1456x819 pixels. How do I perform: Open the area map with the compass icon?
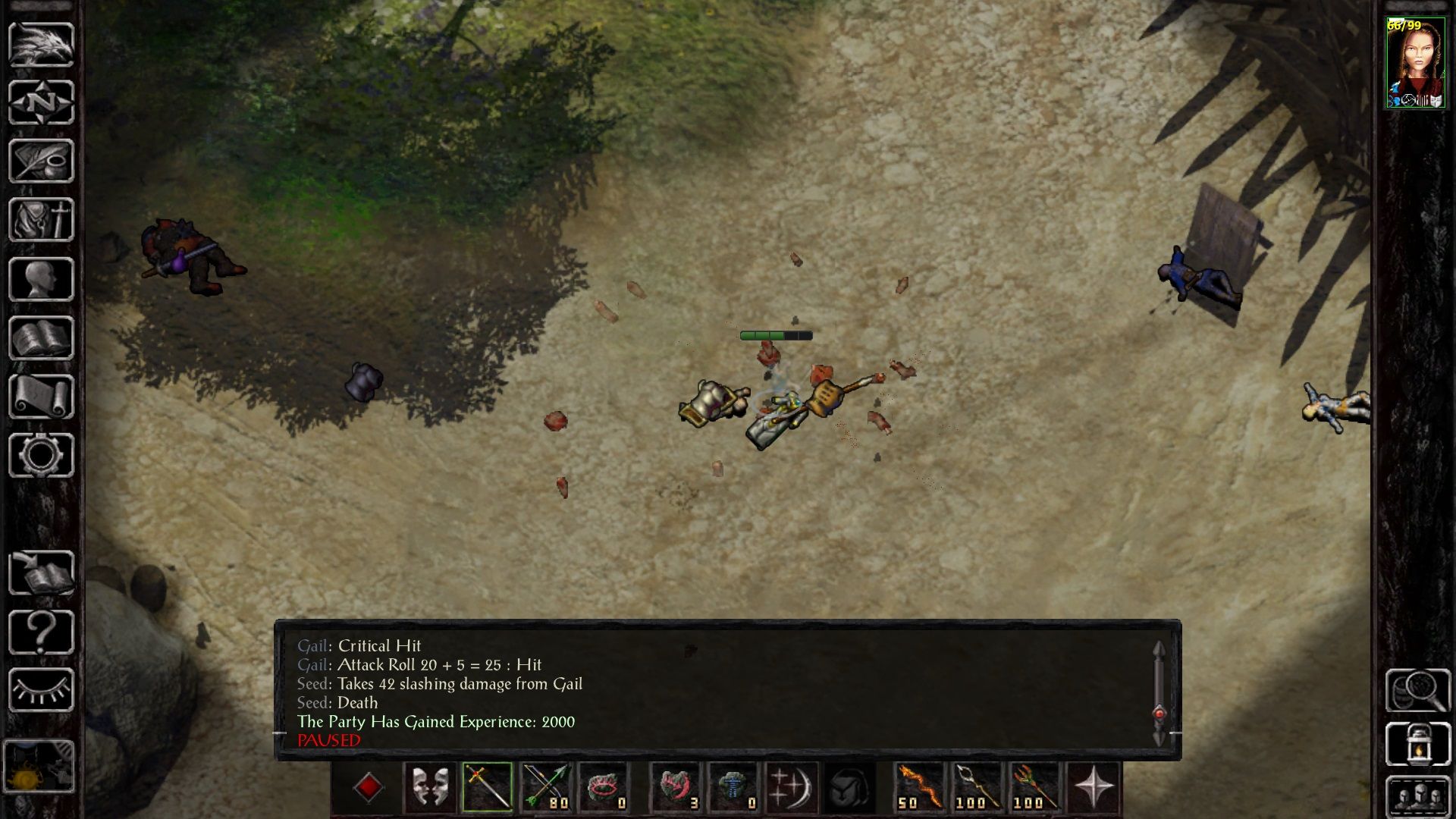click(x=41, y=102)
